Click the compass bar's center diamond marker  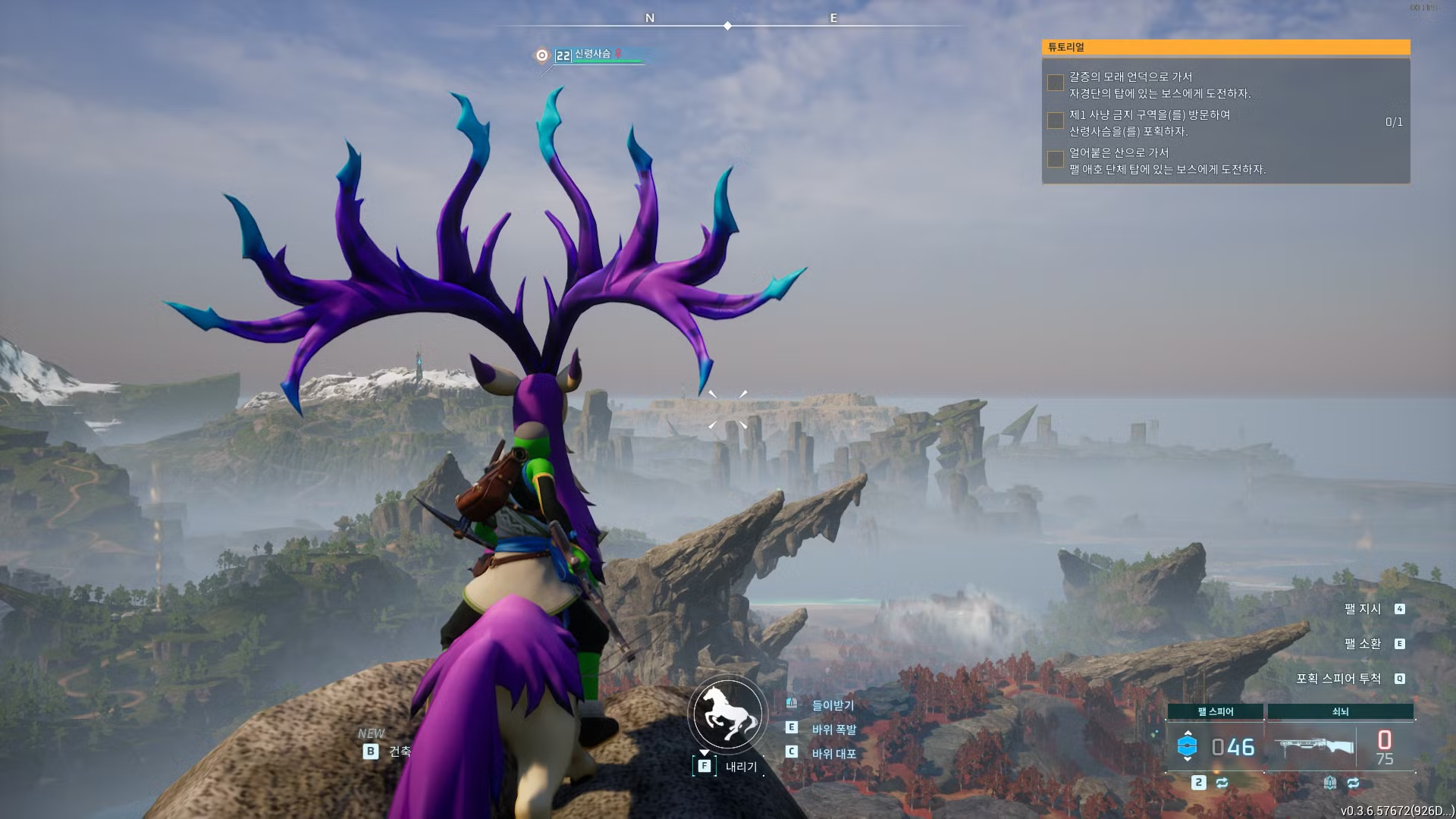coord(727,26)
